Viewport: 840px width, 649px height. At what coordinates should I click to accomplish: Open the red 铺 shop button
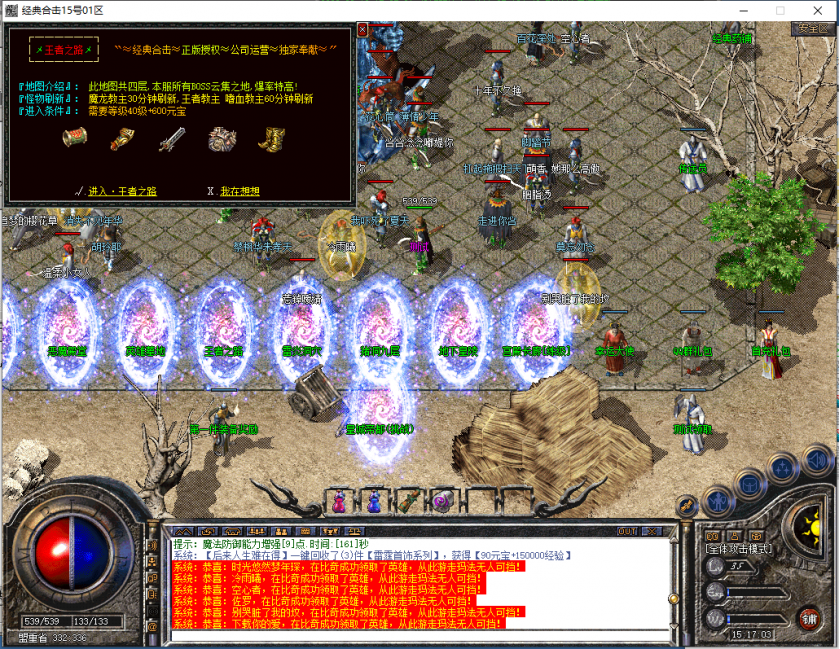click(808, 618)
